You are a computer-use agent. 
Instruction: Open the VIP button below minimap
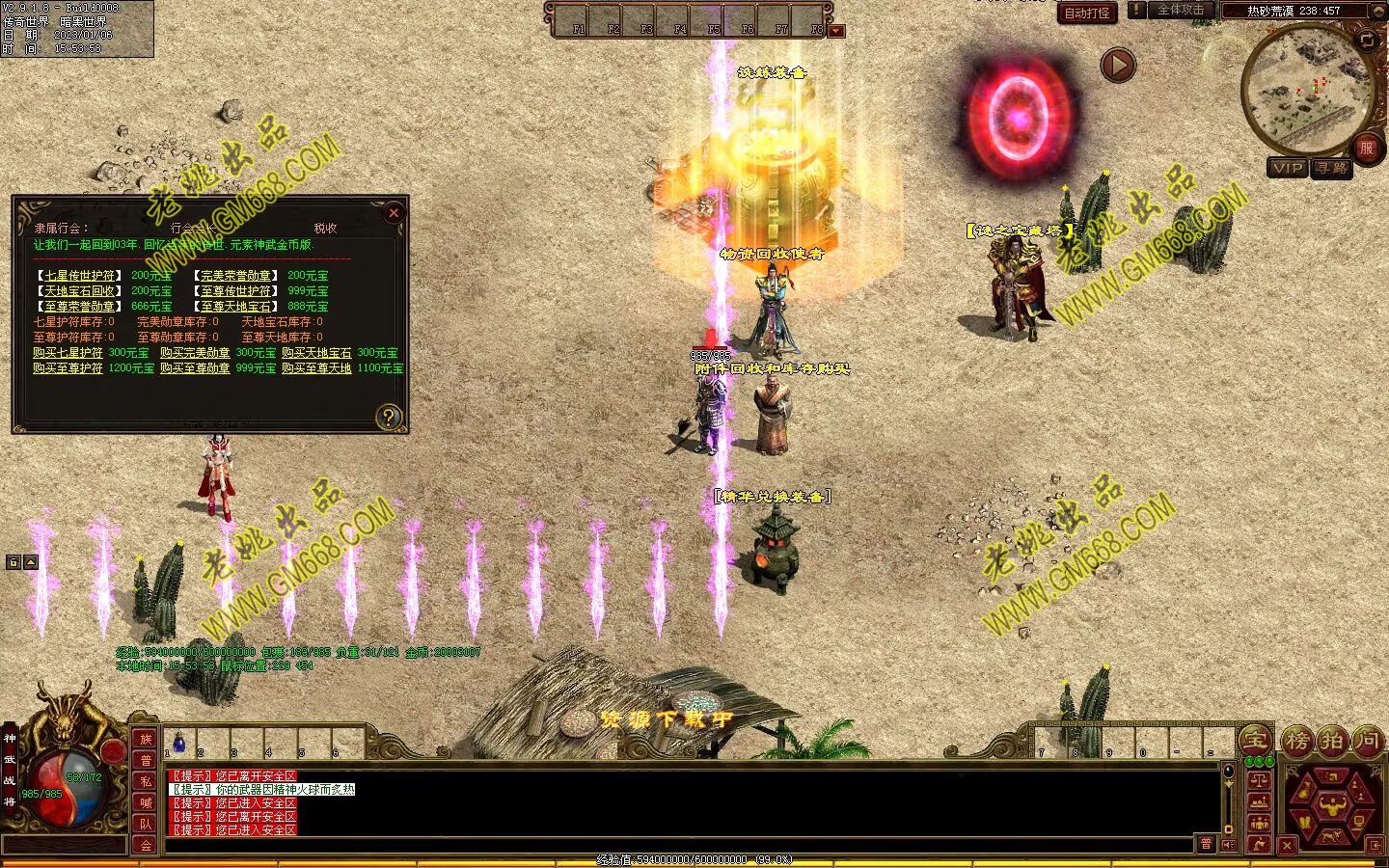[x=1288, y=168]
